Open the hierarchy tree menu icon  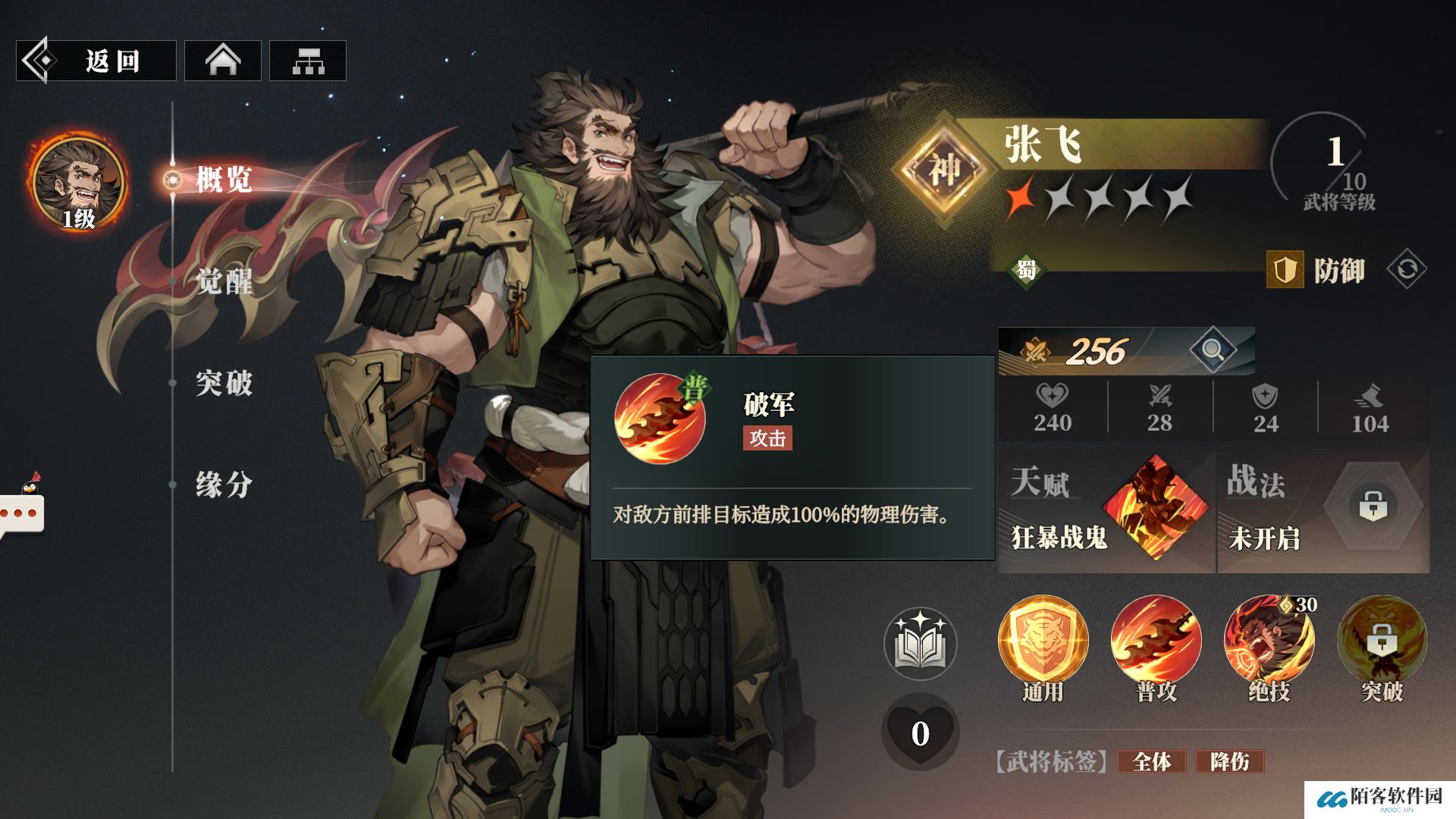click(308, 61)
